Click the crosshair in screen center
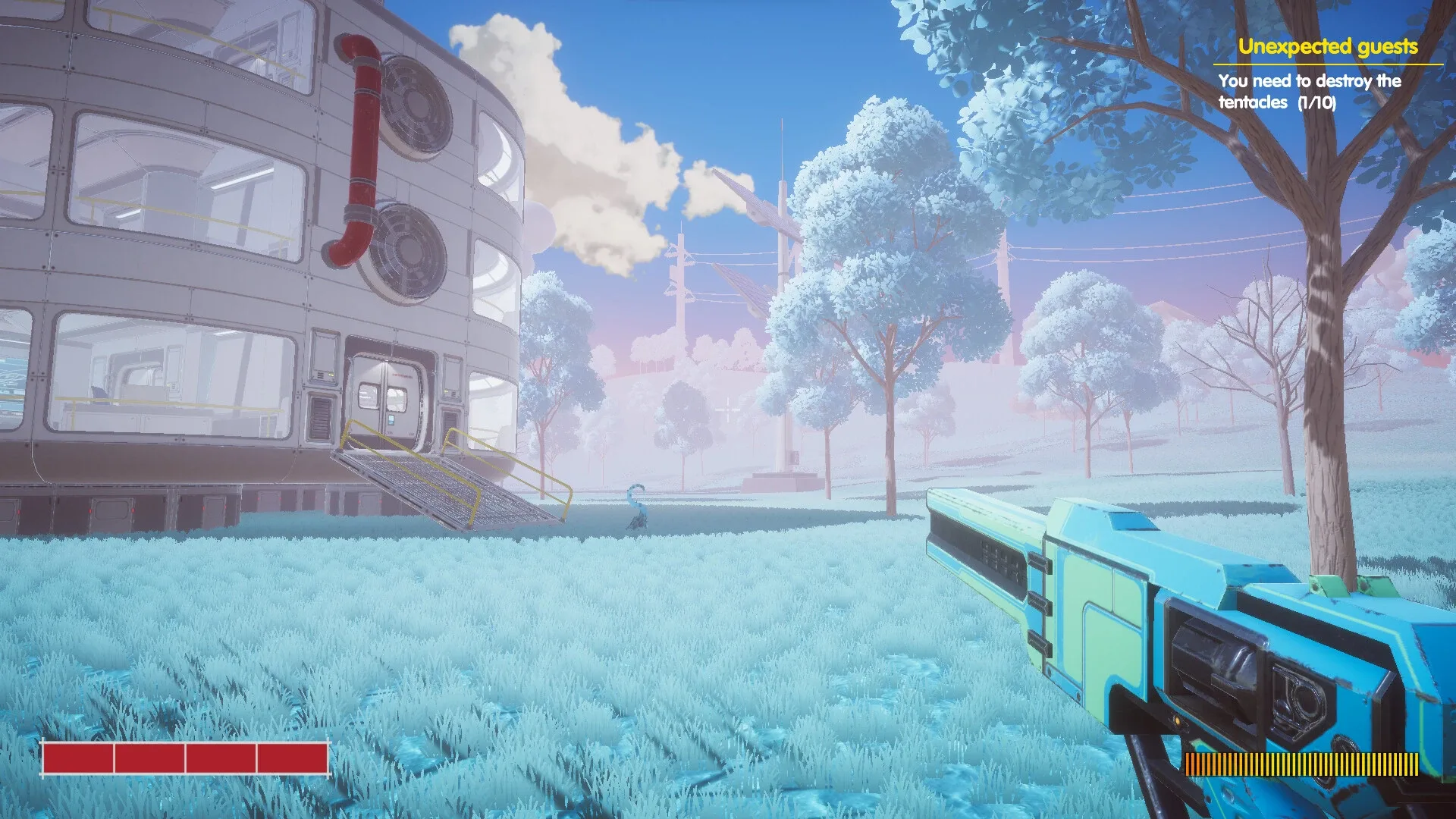This screenshot has height=819, width=1456. pyautogui.click(x=726, y=409)
